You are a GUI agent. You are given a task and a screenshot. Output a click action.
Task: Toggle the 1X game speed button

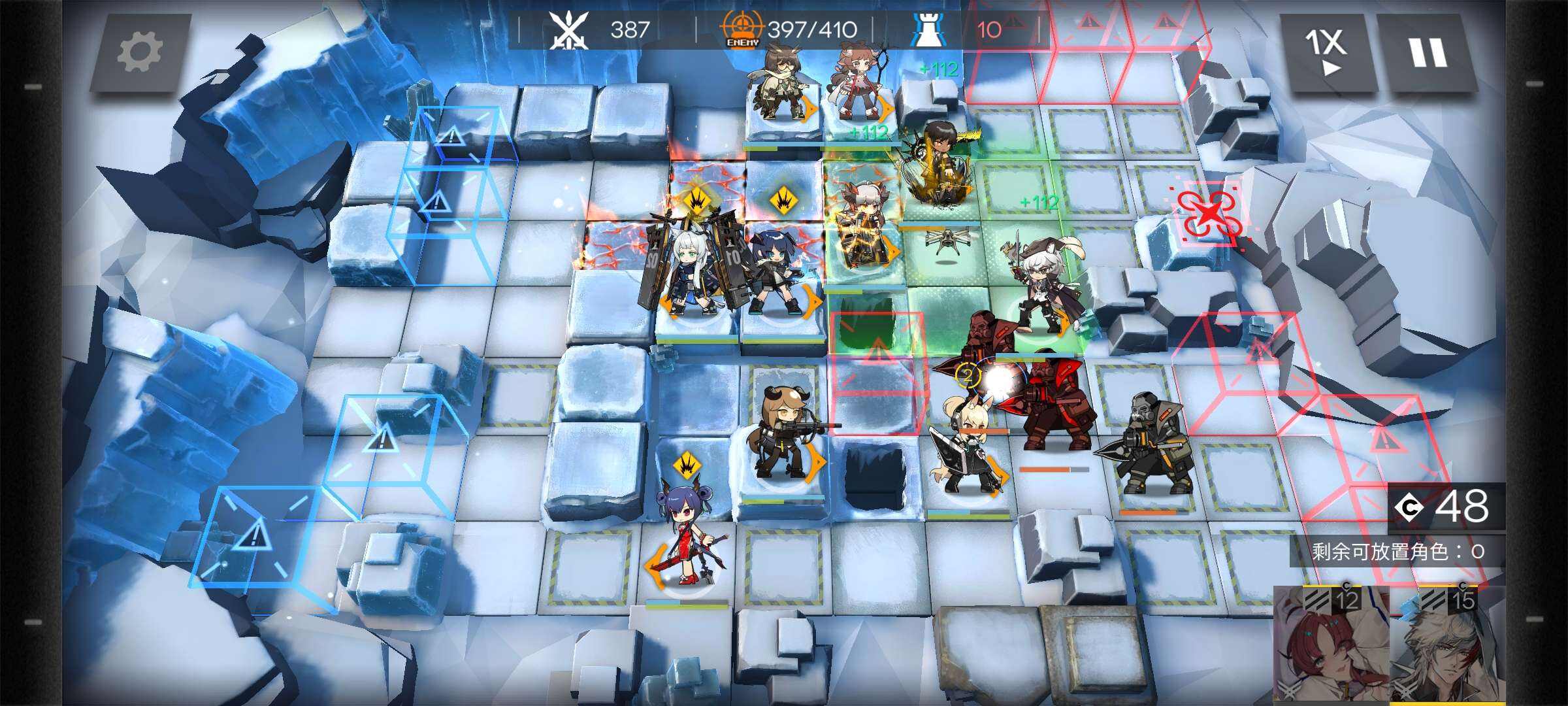(x=1326, y=52)
